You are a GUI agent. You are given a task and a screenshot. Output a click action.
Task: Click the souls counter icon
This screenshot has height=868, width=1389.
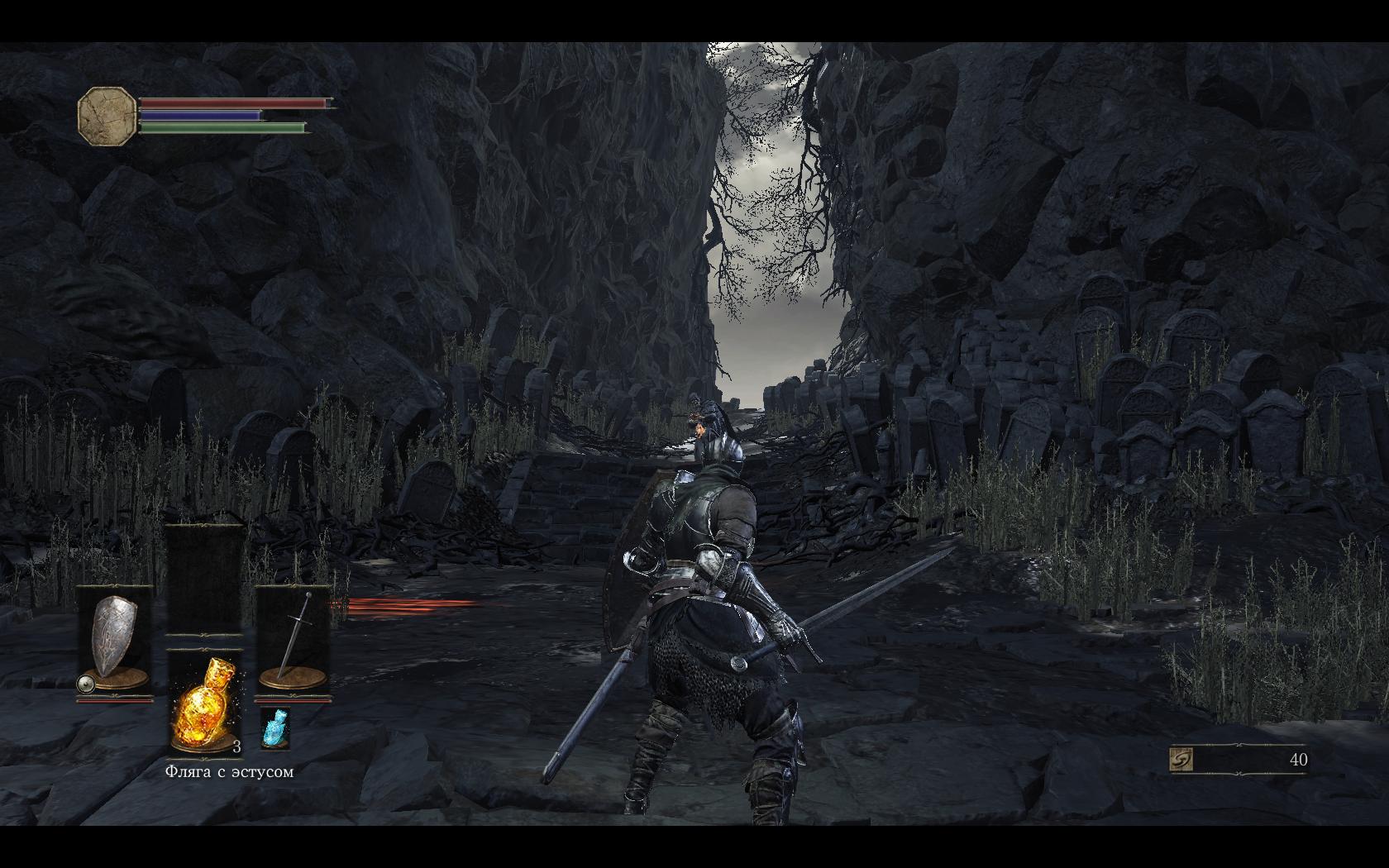click(x=1182, y=760)
